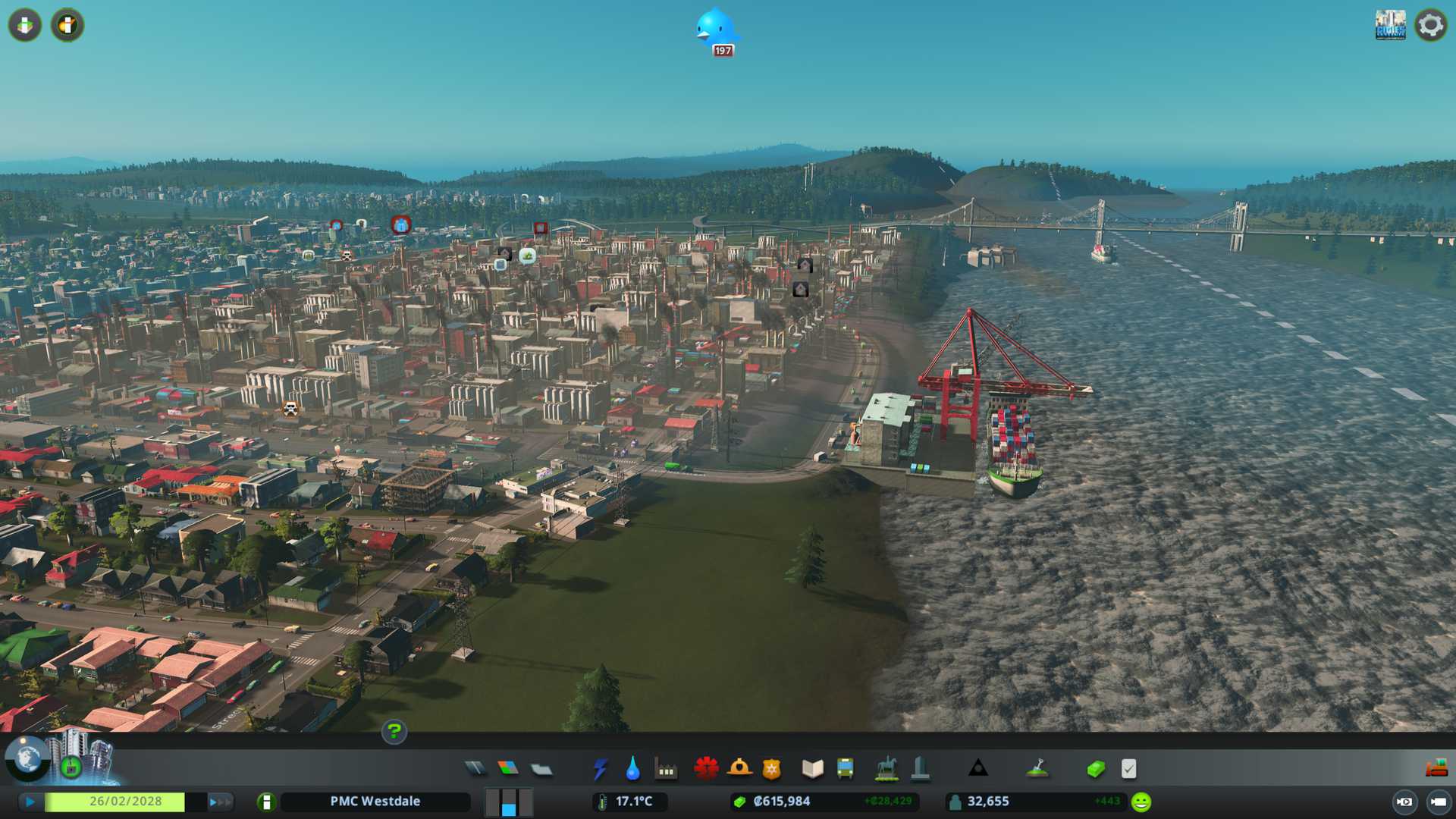Viewport: 1456px width, 819px height.
Task: Open the Fire Department menu
Action: point(739,769)
